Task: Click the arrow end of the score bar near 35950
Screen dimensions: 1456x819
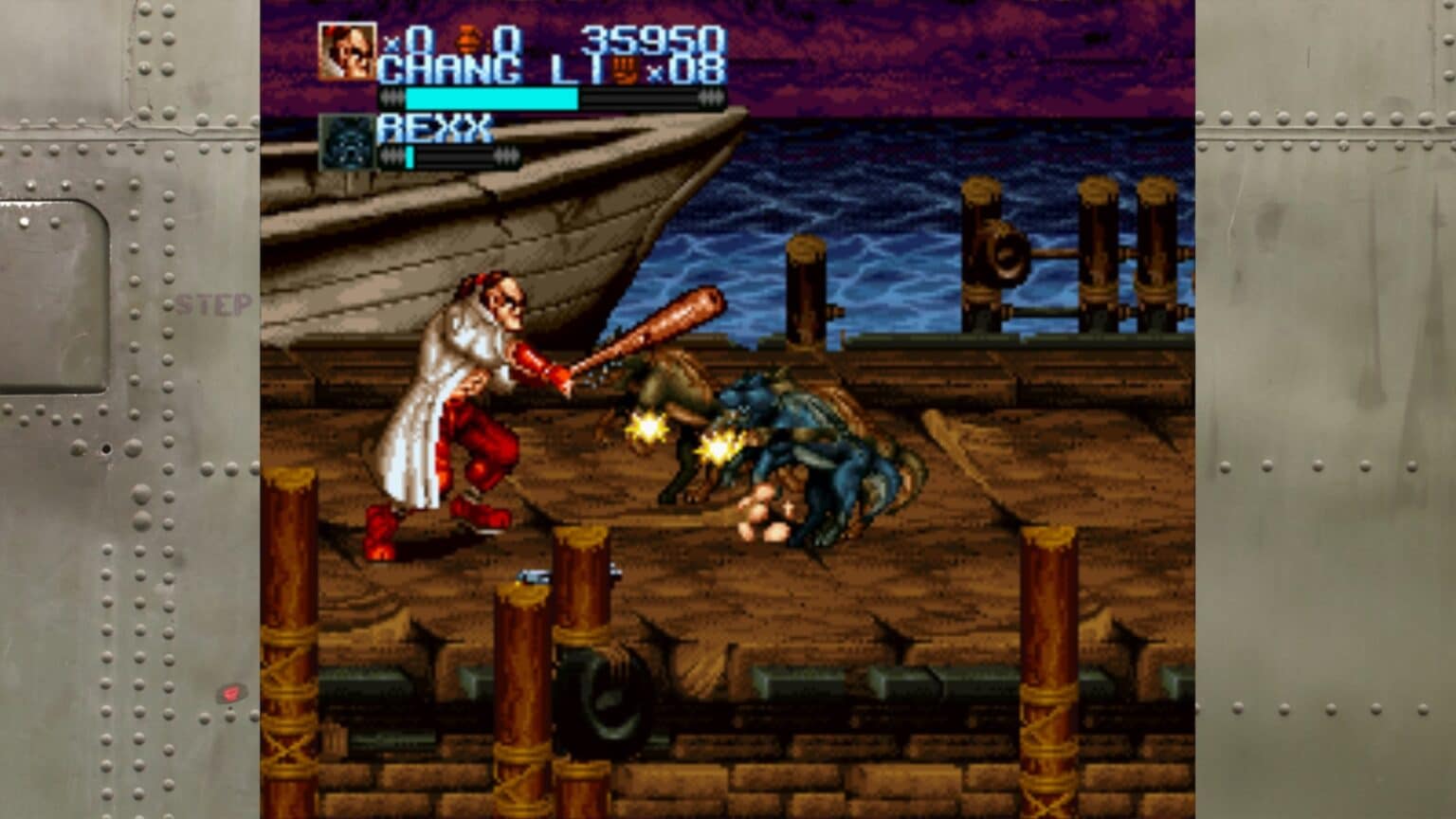Action: click(x=710, y=97)
